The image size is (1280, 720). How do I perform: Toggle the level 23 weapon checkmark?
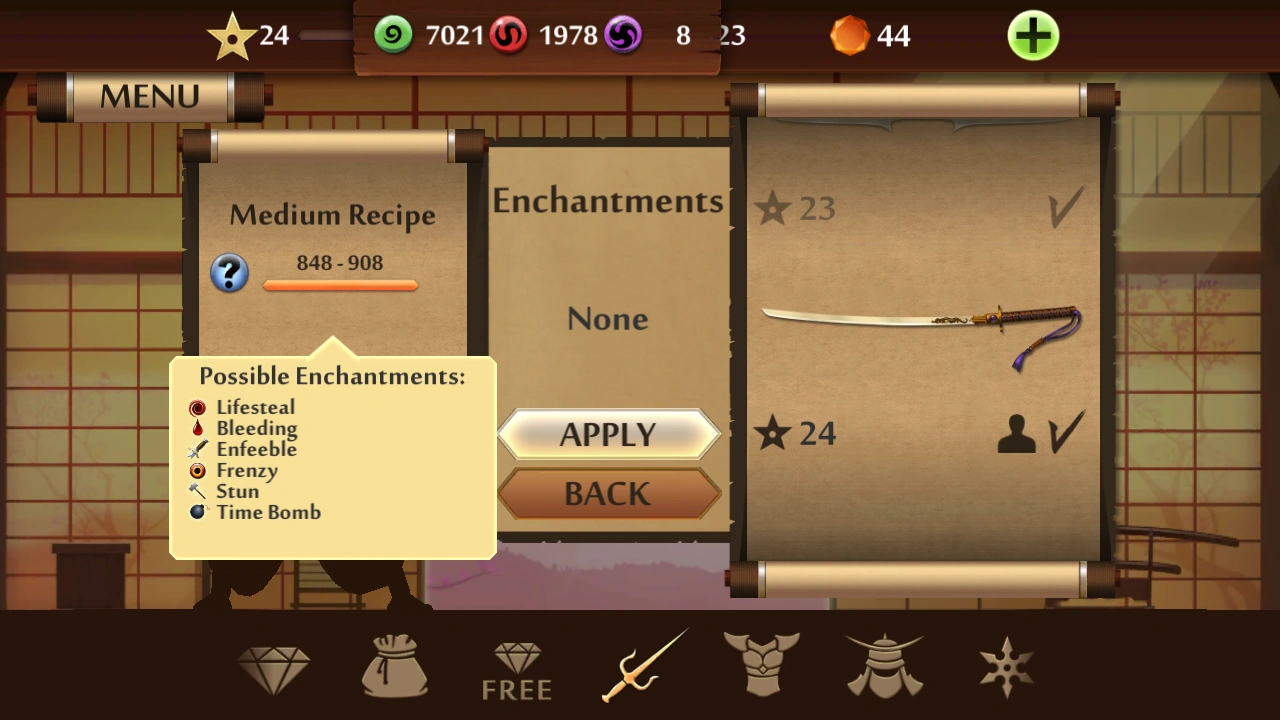pyautogui.click(x=1066, y=207)
